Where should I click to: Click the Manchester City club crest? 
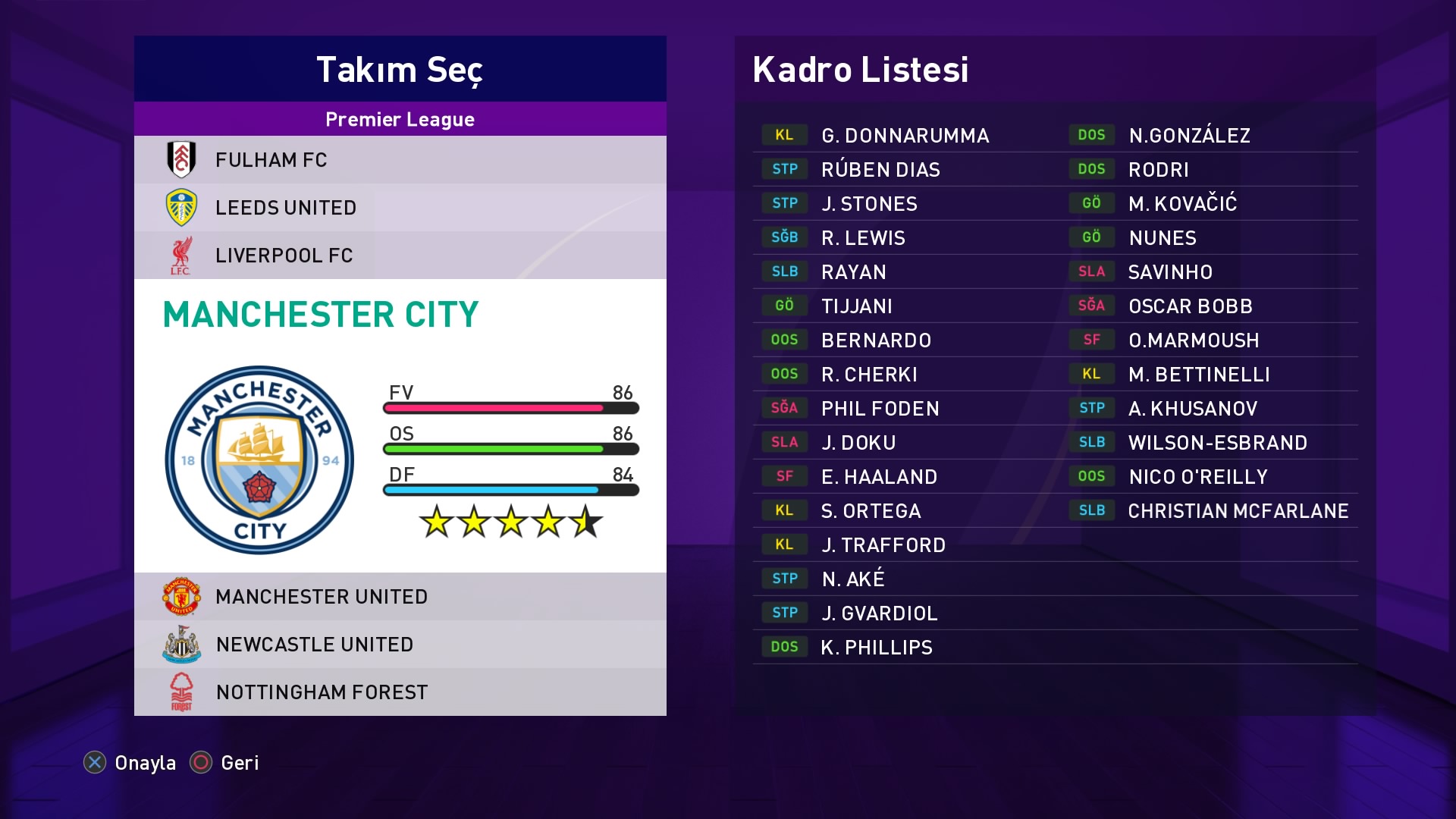click(x=259, y=460)
